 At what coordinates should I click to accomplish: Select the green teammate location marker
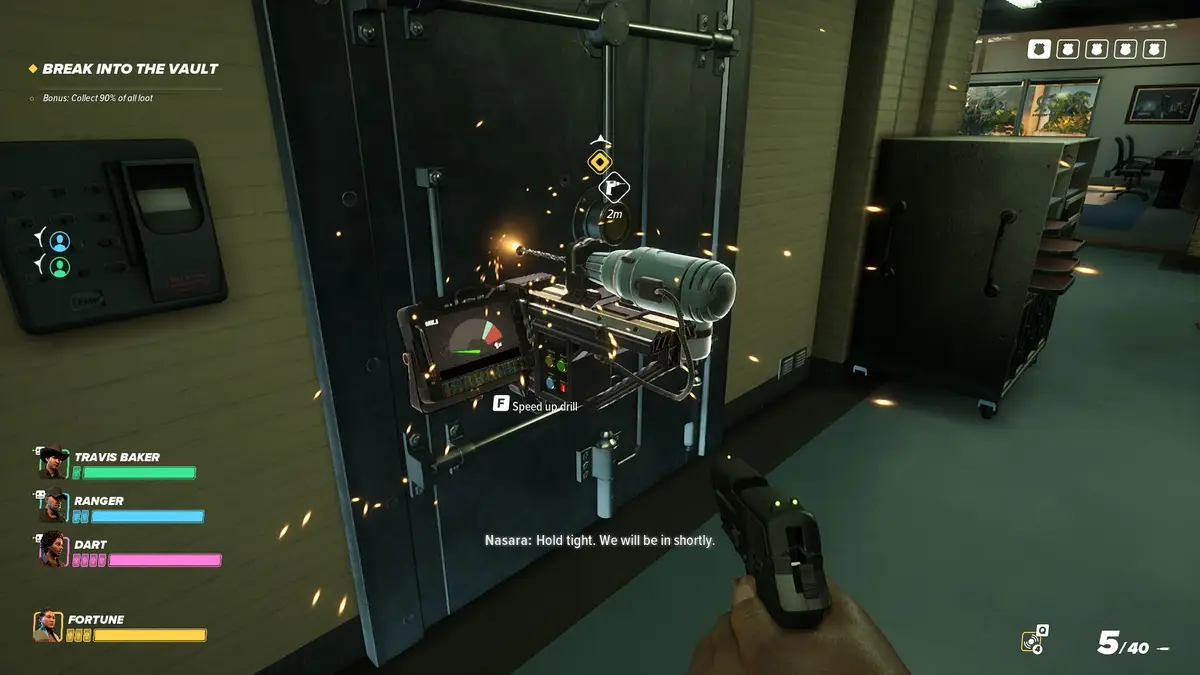[60, 267]
